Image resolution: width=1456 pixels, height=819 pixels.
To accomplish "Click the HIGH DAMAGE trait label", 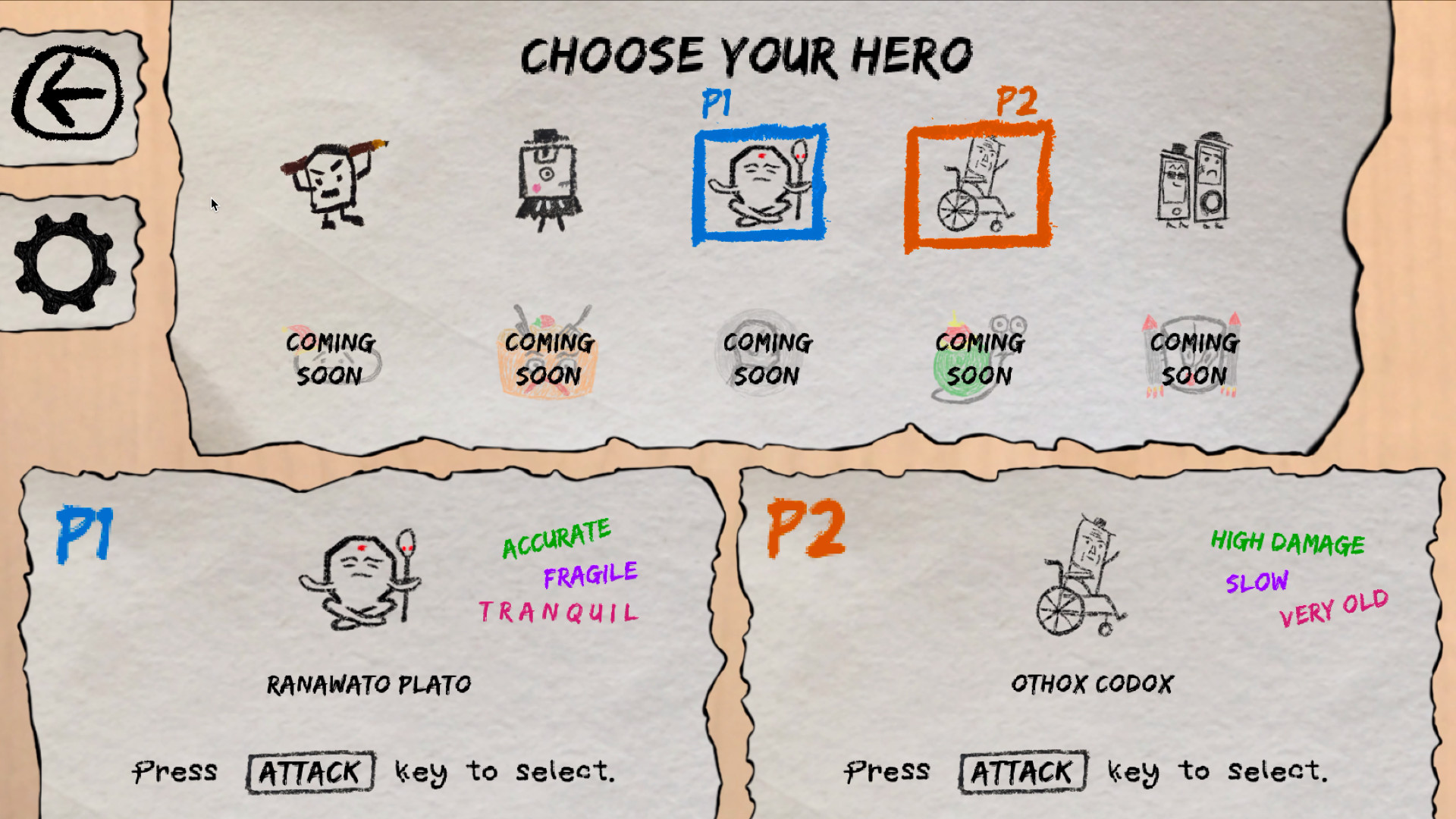I will (1288, 543).
